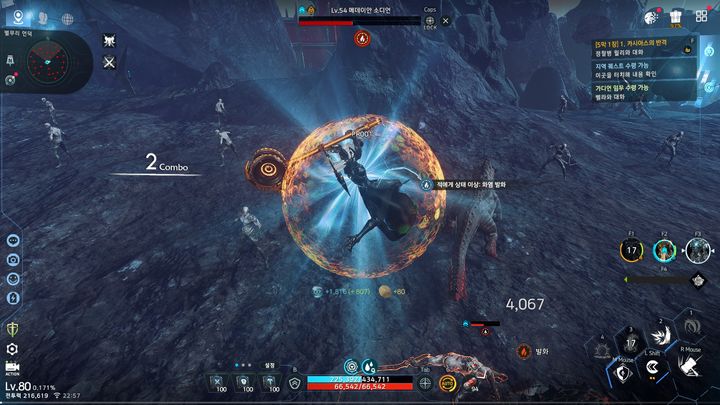Viewport: 720px width, 405px height.
Task: Toggle the crosshair target icon near Tab
Action: point(425,383)
